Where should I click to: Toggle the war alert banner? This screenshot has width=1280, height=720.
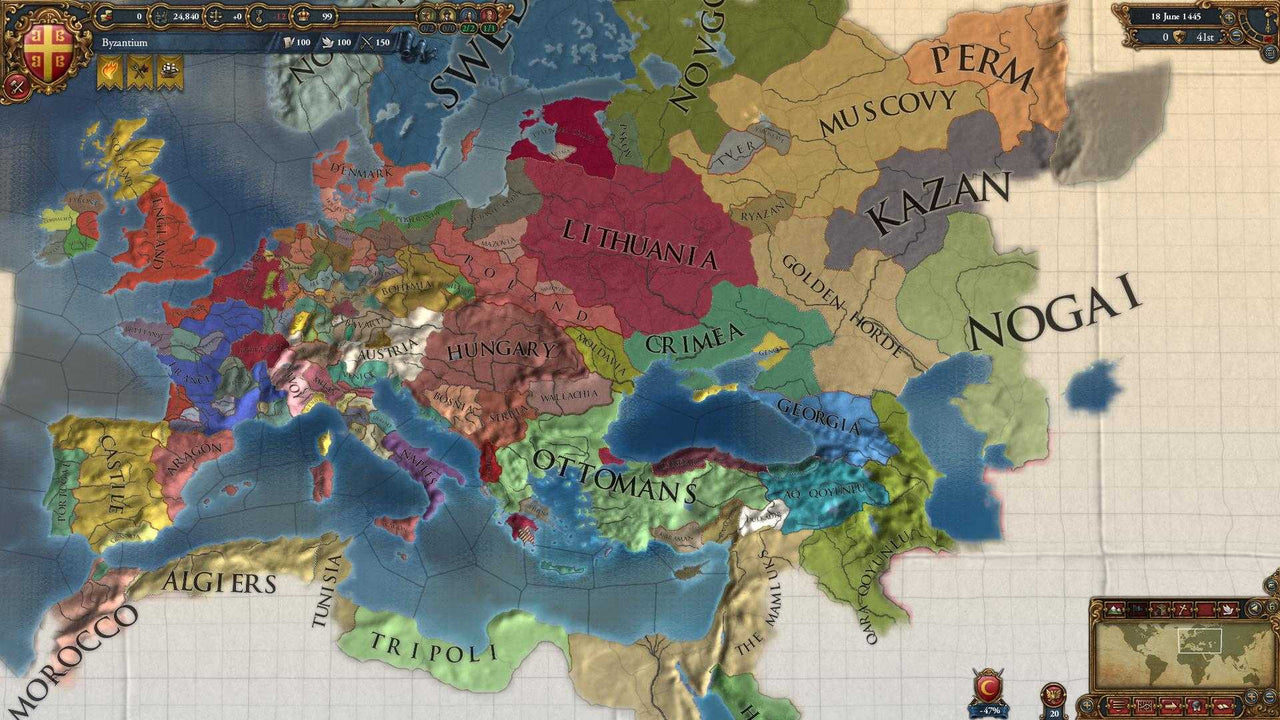139,68
